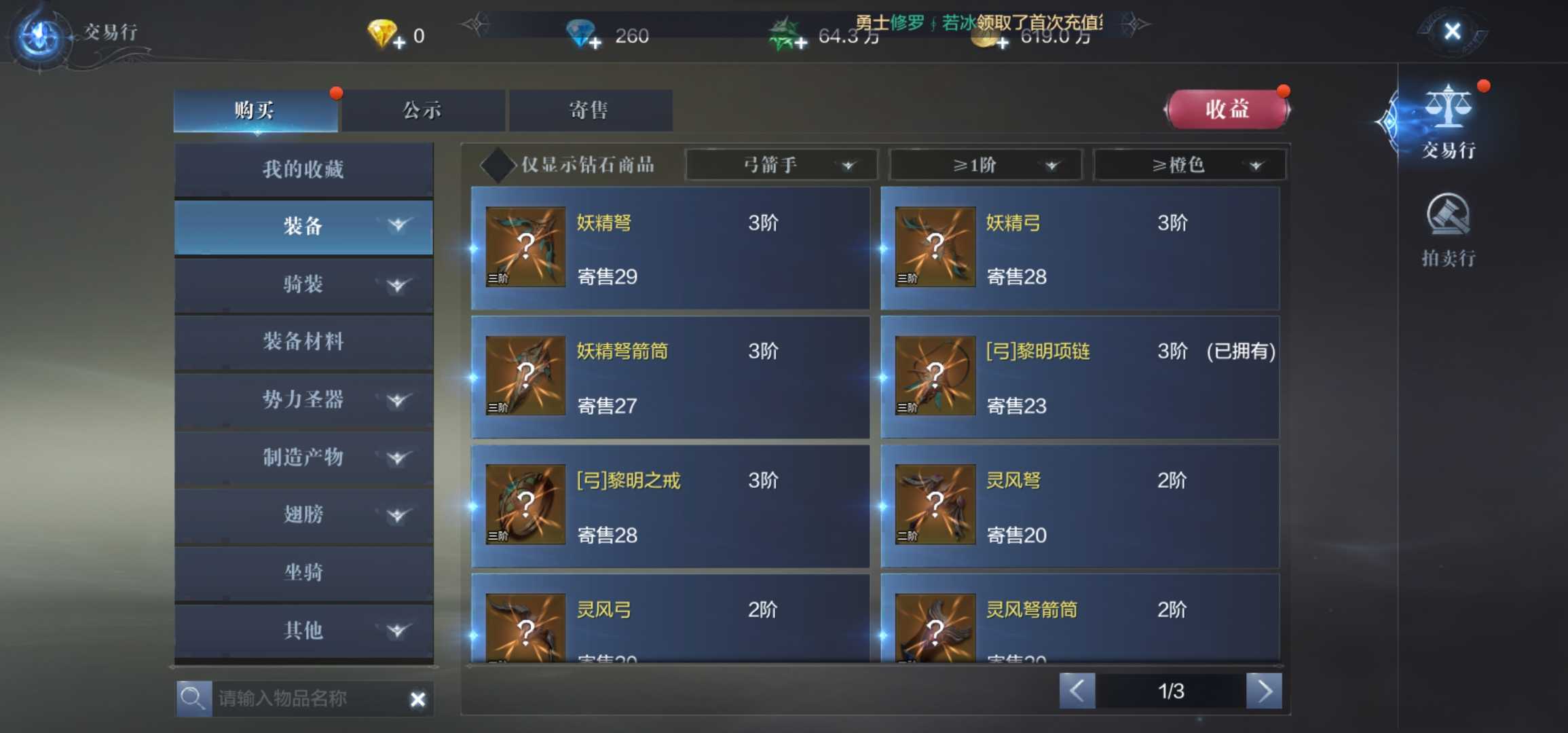Click the search magnifier icon
Screen dimensions: 1568x733
coord(193,698)
